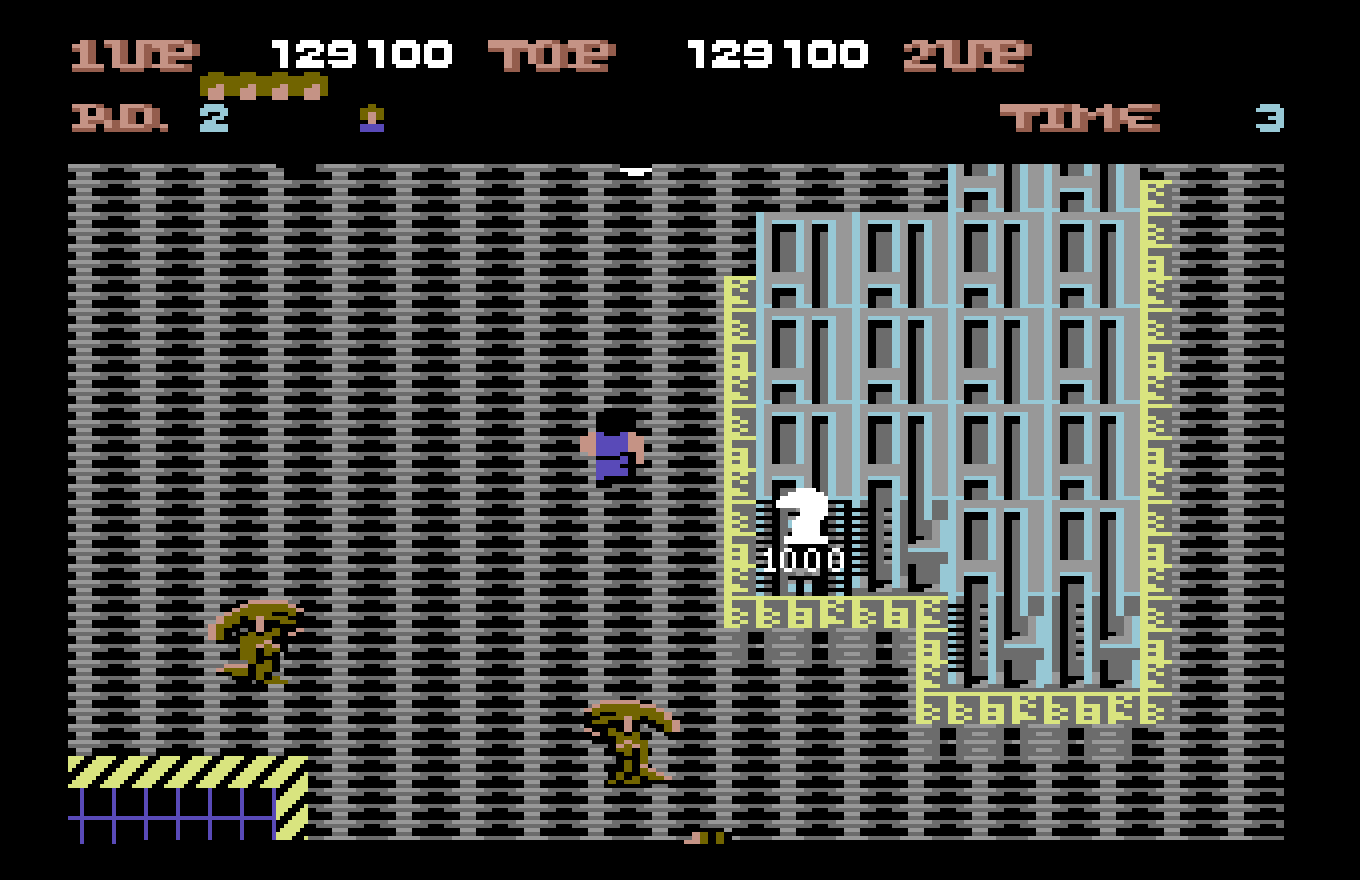
Task: Click the small life indicator sprite
Action: click(x=371, y=121)
